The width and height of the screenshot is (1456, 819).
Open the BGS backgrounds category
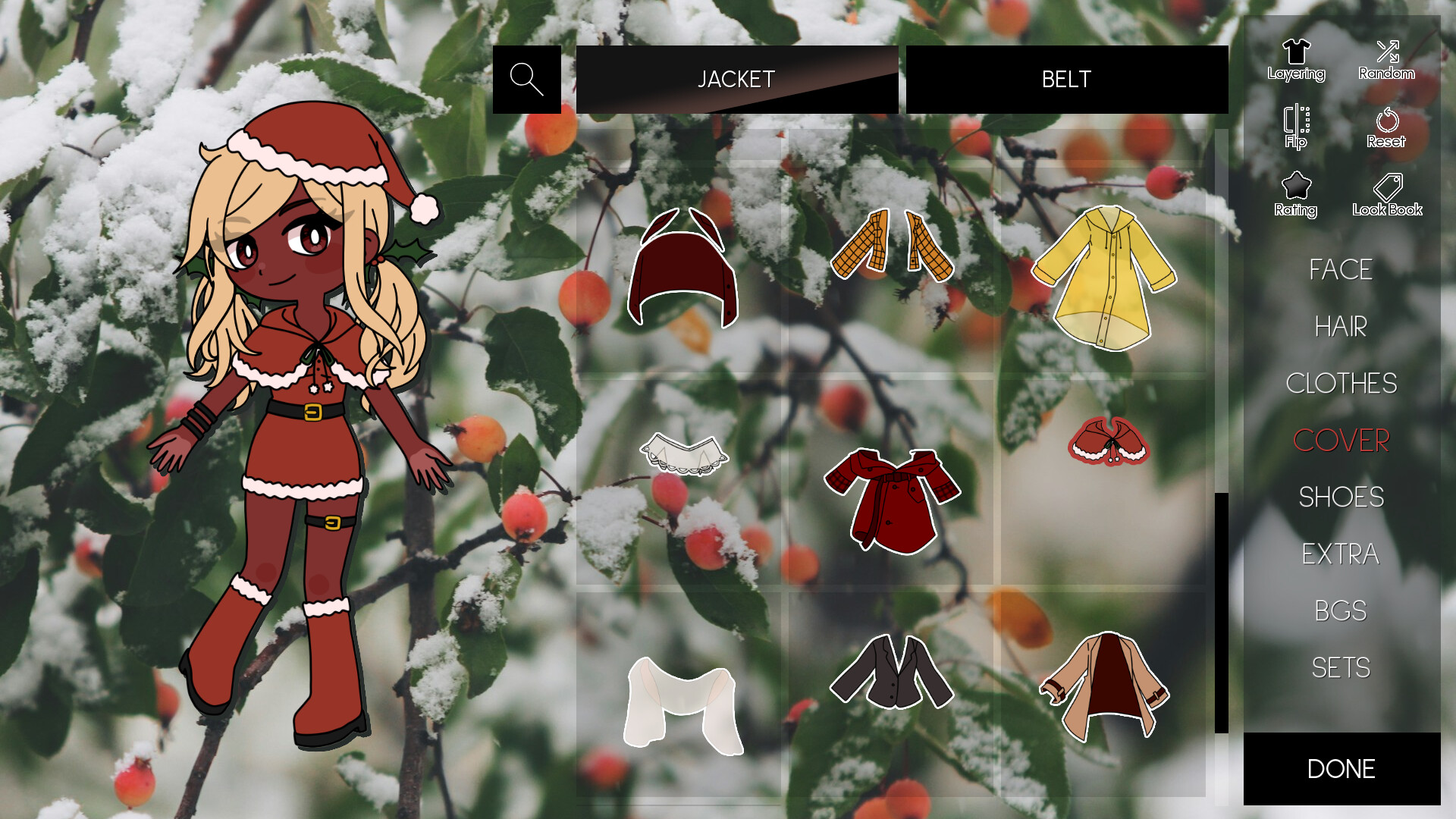tap(1341, 611)
